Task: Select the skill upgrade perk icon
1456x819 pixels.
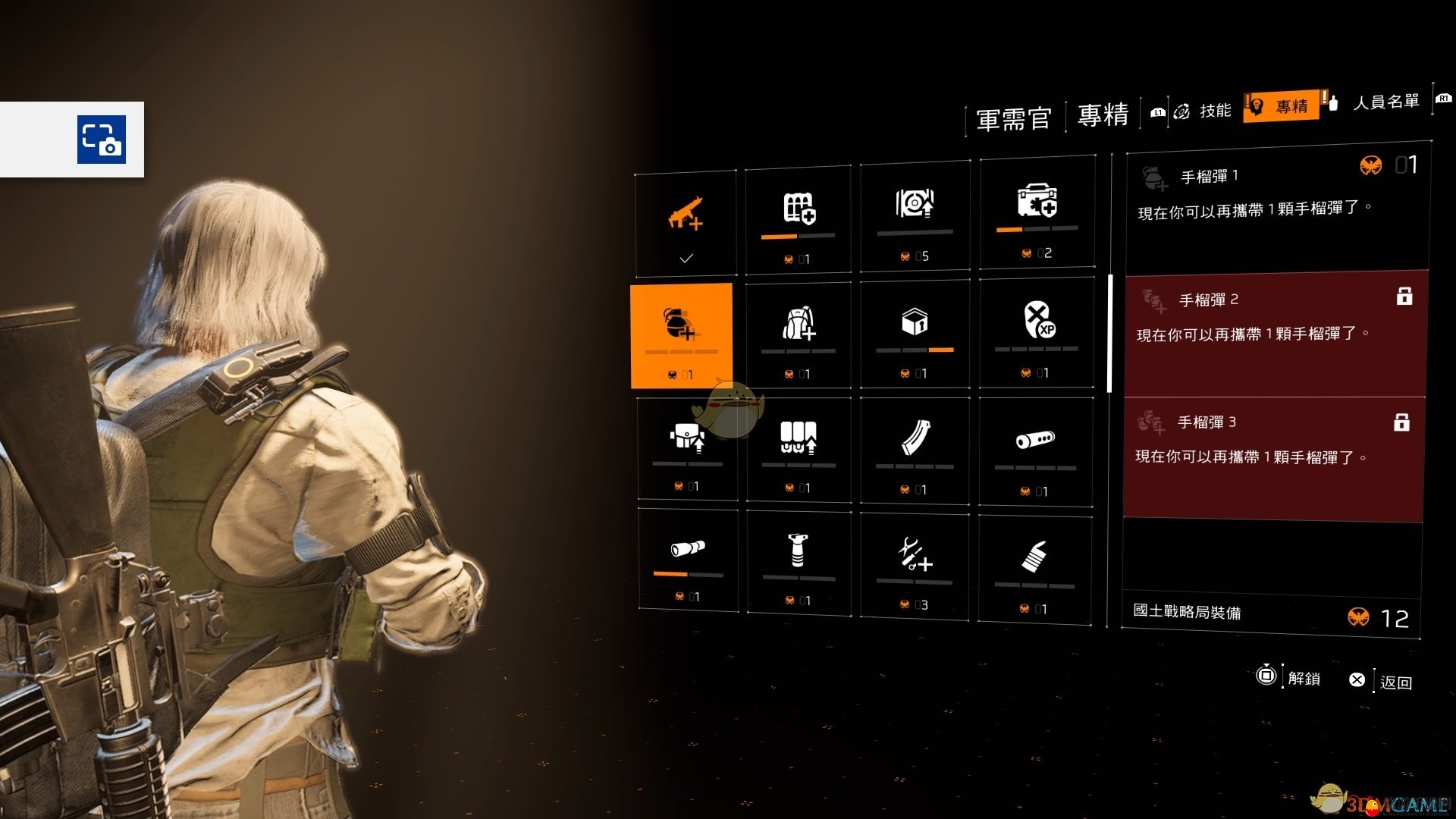Action: tap(915, 215)
